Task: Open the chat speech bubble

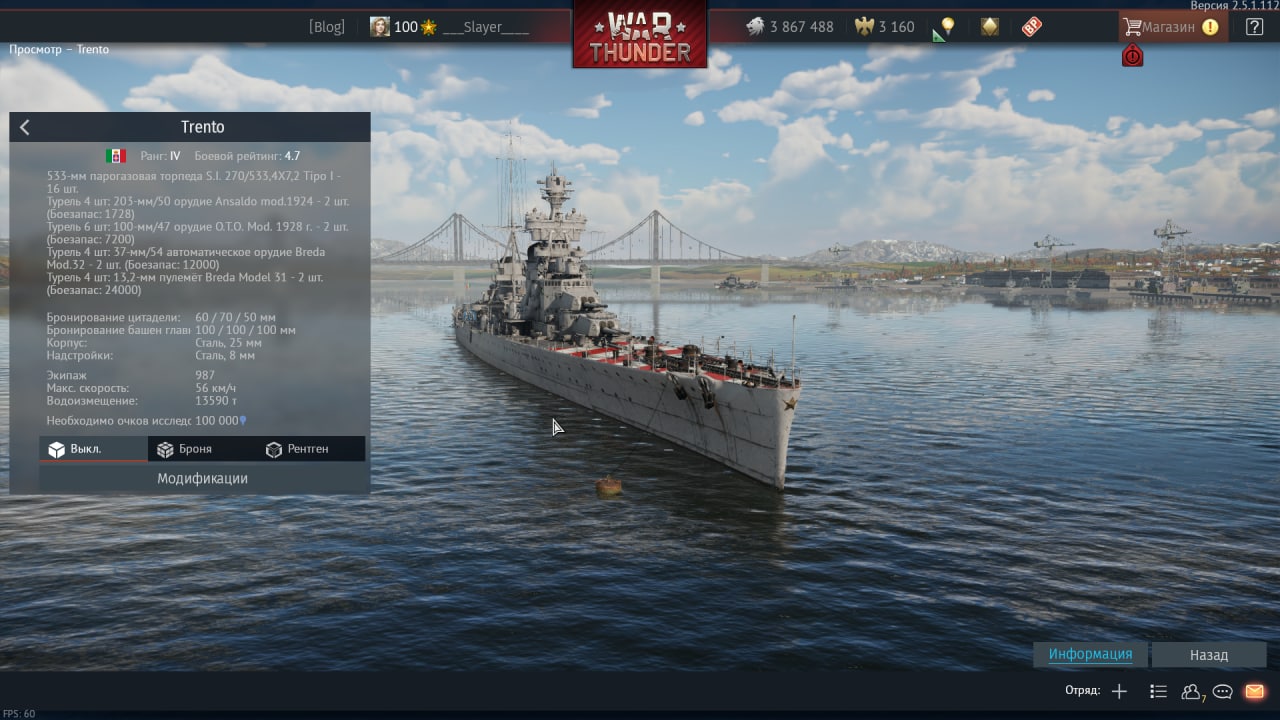Action: (x=1222, y=691)
